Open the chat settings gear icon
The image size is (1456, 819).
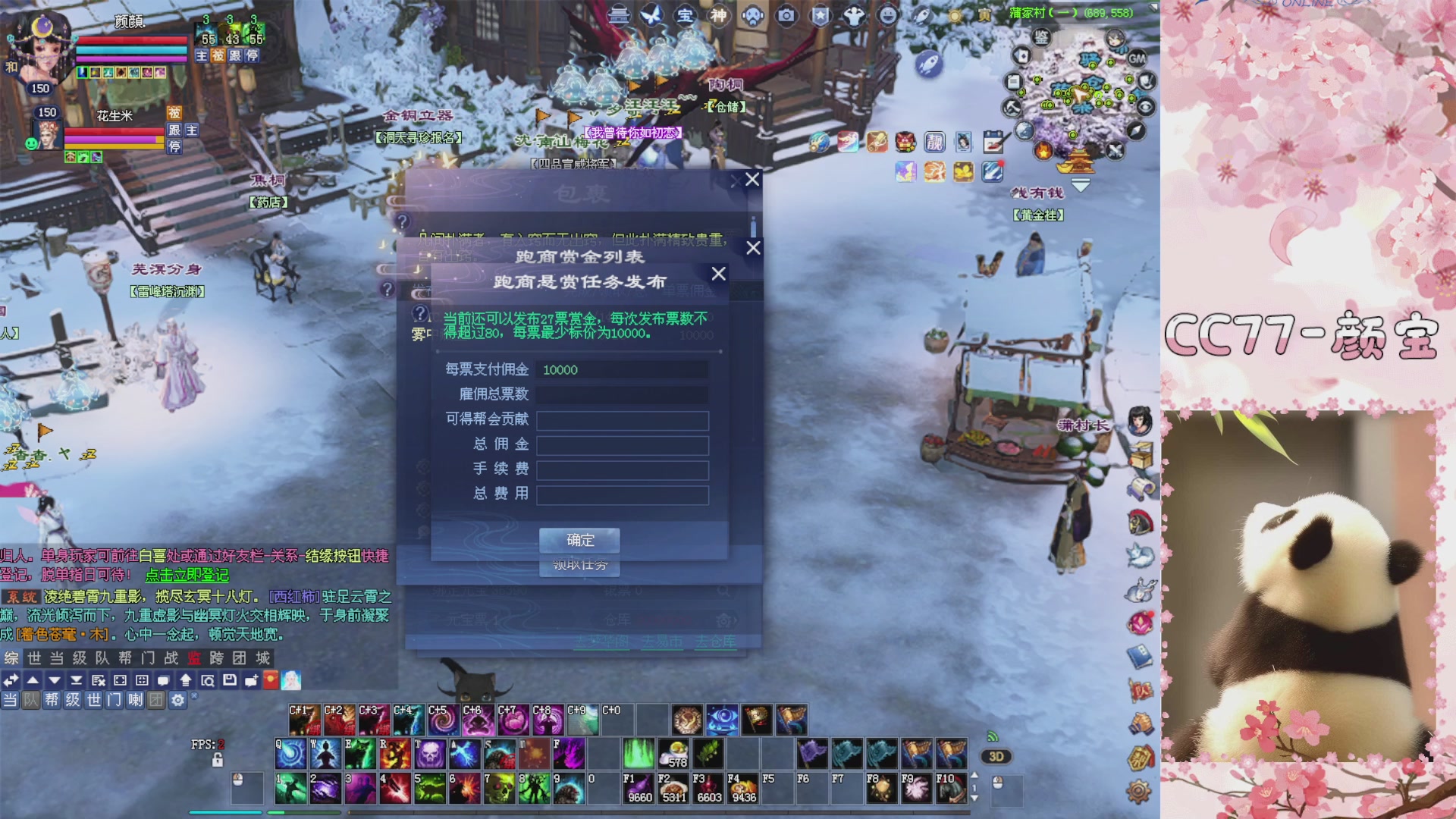(x=177, y=700)
